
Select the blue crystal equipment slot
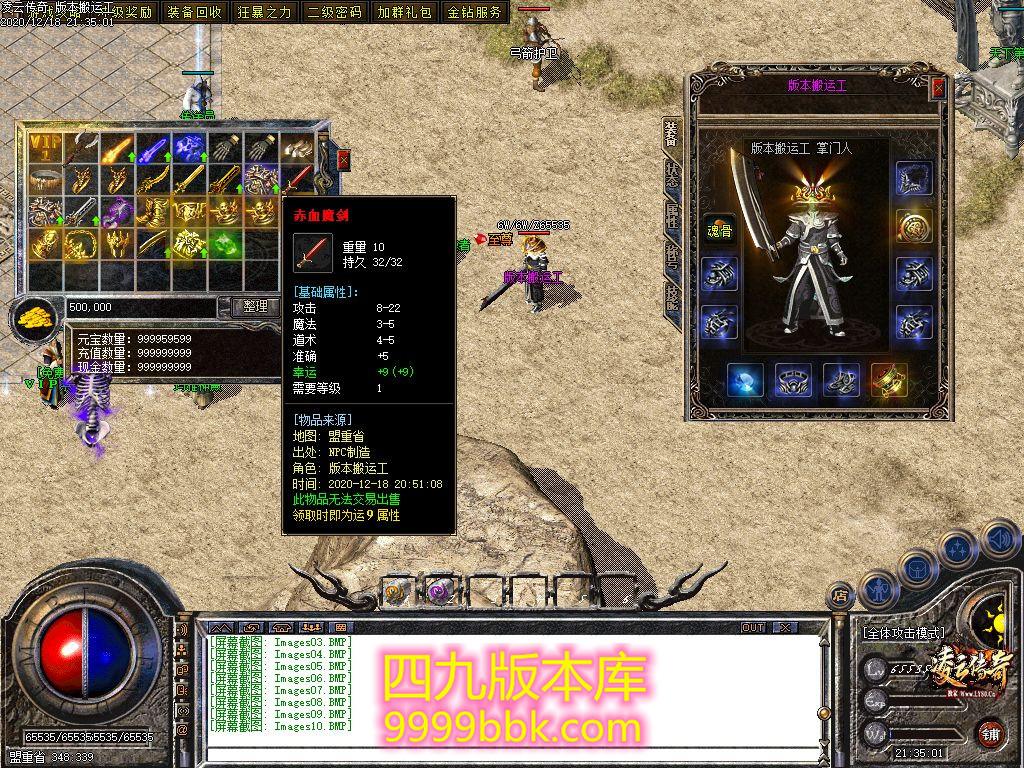click(745, 381)
